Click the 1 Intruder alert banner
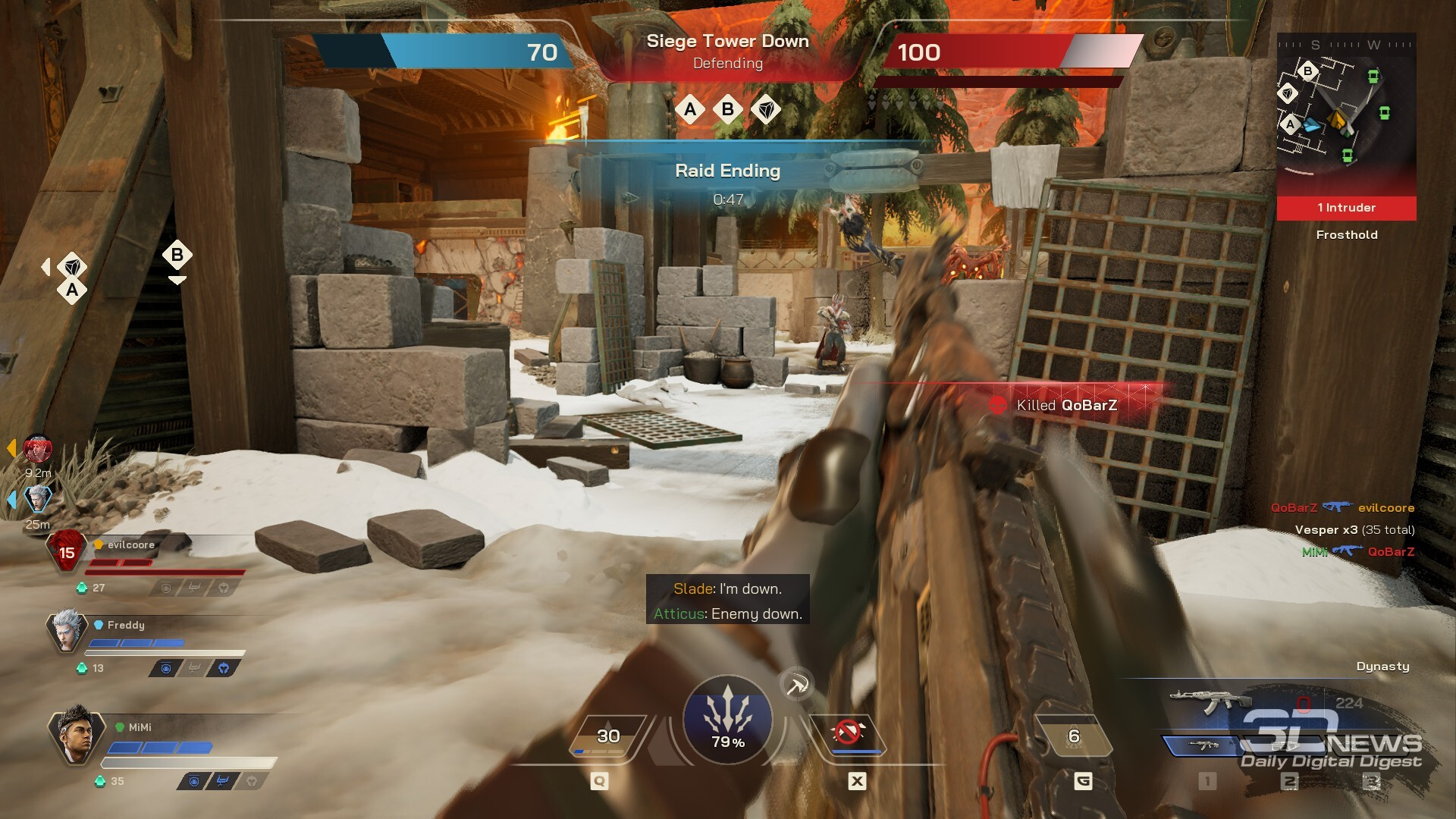 pos(1346,208)
